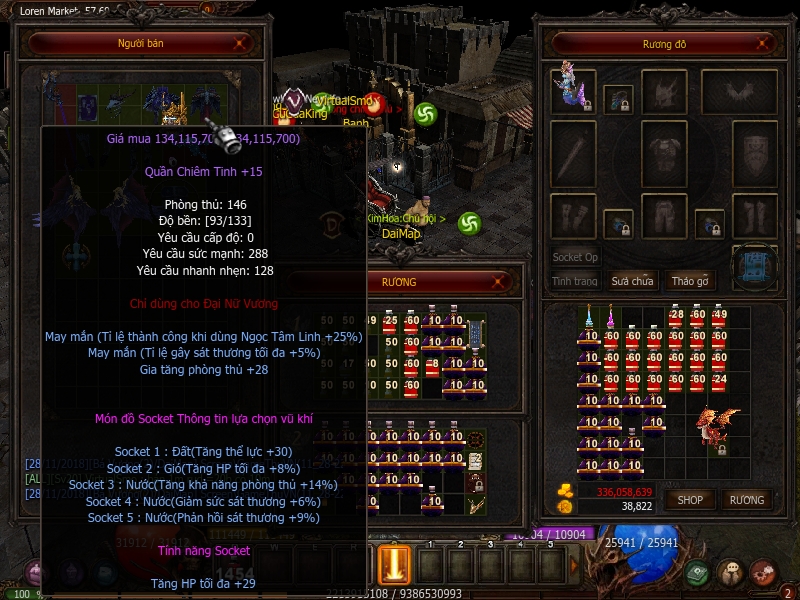The height and width of the screenshot is (600, 800).
Task: Open the SHOP button in inventory
Action: 690,499
